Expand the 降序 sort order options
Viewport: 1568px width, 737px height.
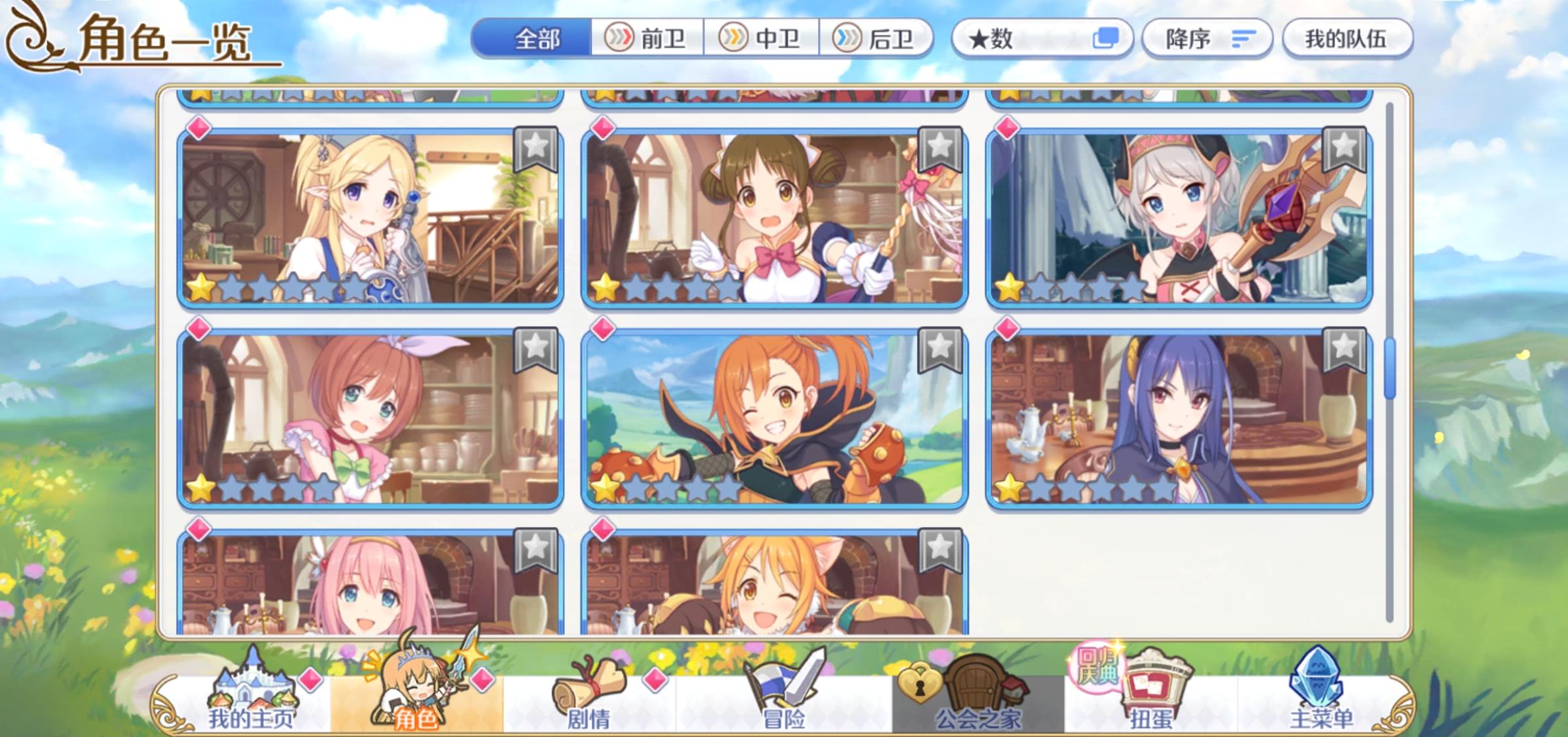coord(1206,38)
